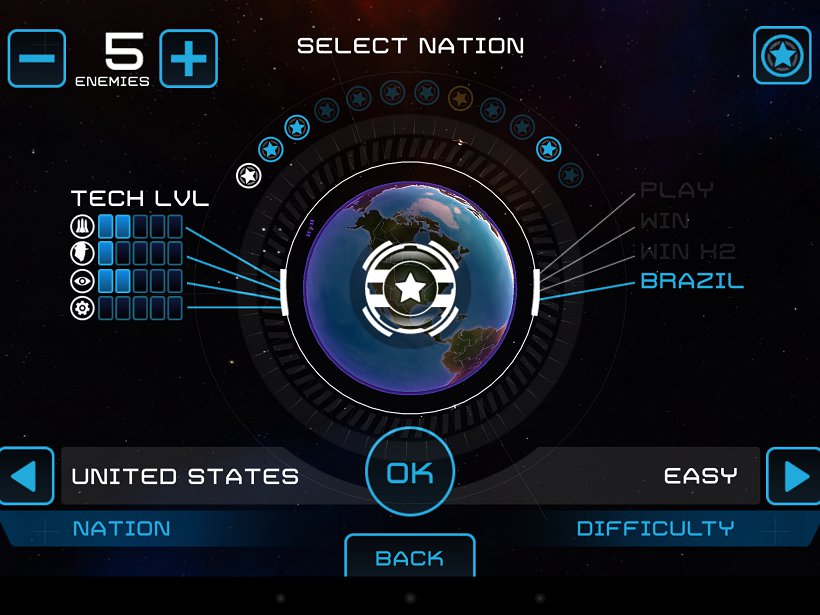Image resolution: width=820 pixels, height=615 pixels.
Task: Decrease the number of enemies
Action: pos(37,58)
